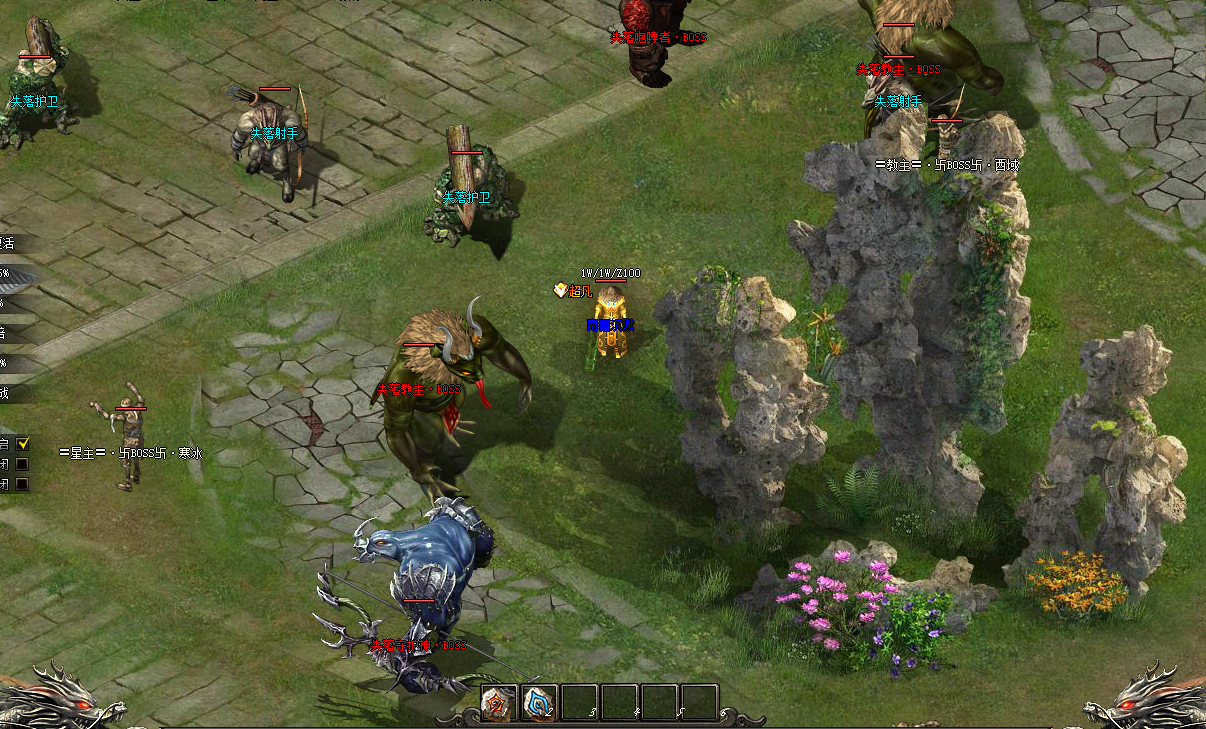Use the blue rune stone in hotbar slot 2
Image resolution: width=1206 pixels, height=729 pixels.
[x=539, y=702]
